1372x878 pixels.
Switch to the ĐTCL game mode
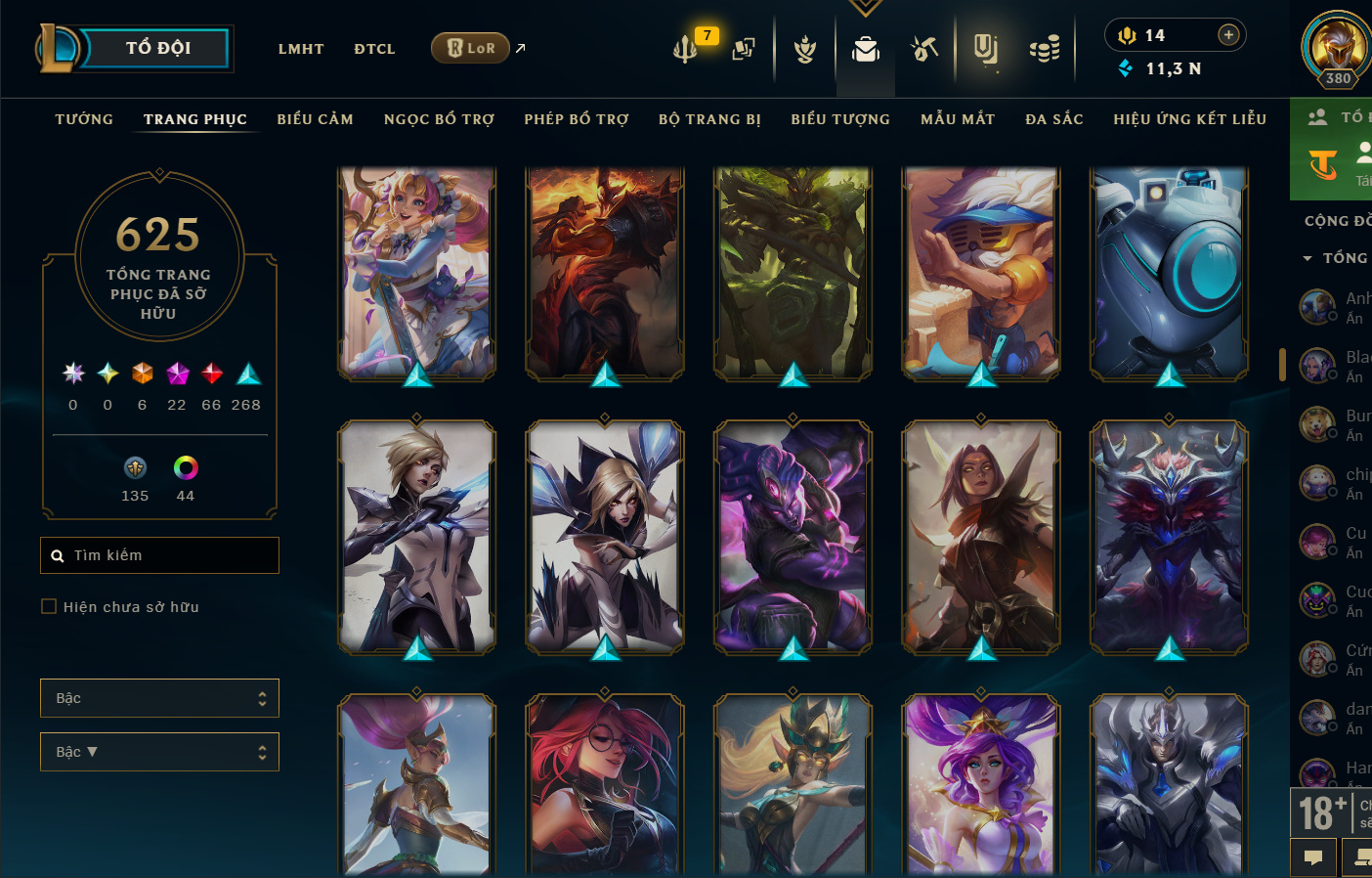[x=374, y=49]
